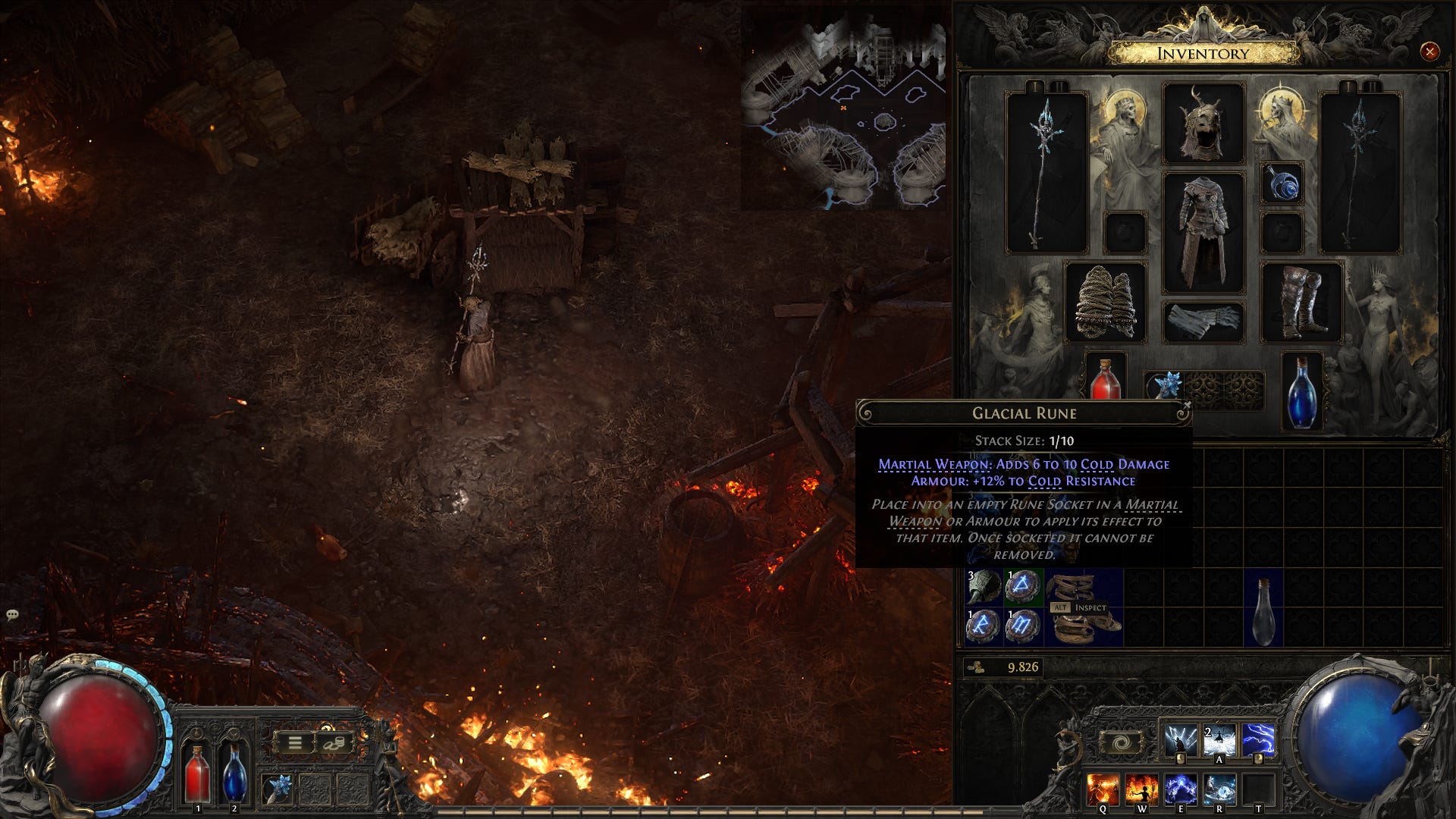Close the Inventory panel
Screen dimensions: 1456x819
coord(1429,52)
